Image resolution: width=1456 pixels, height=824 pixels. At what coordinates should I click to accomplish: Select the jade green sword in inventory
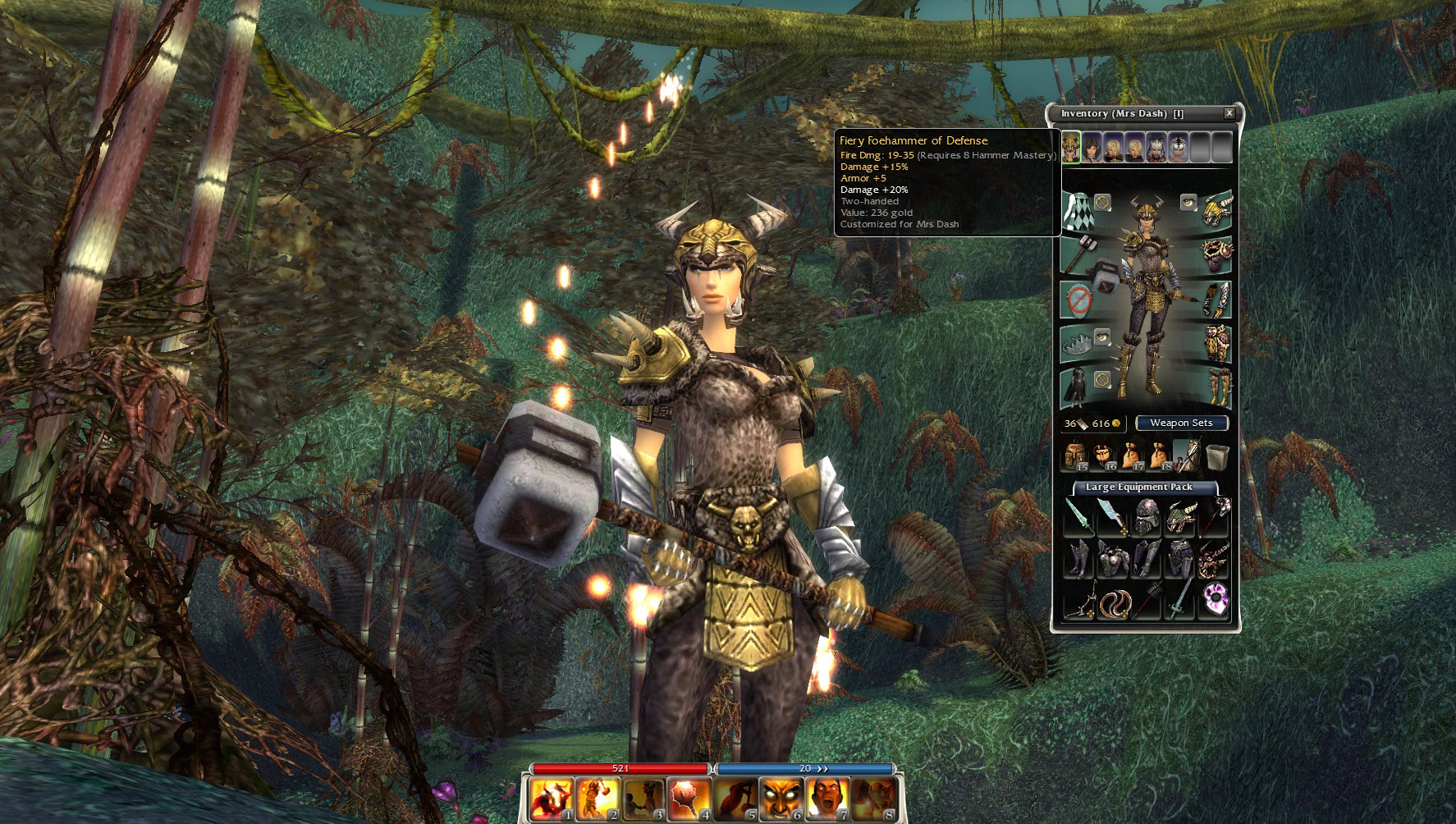point(1078,518)
